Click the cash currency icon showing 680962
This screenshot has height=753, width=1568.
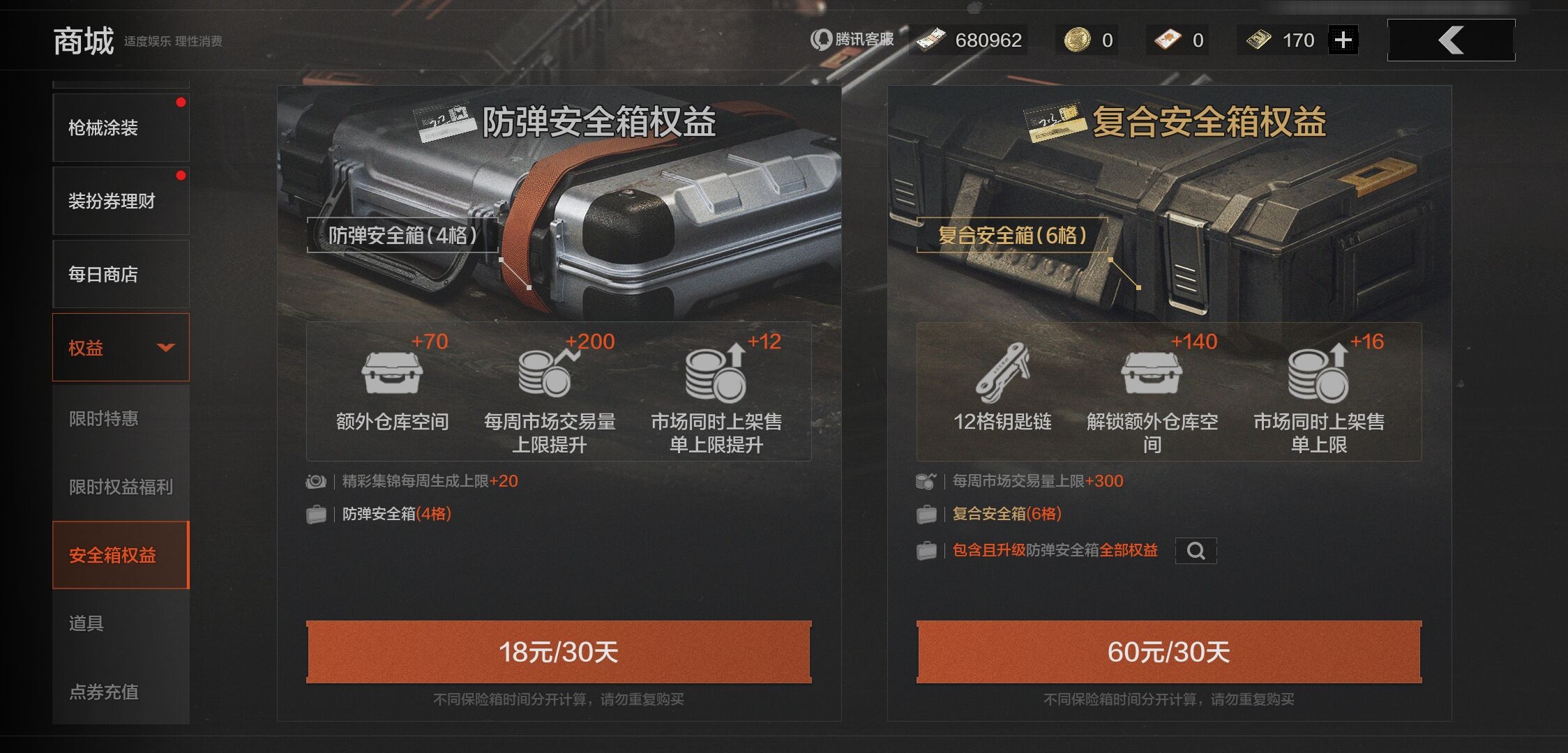coord(929,39)
